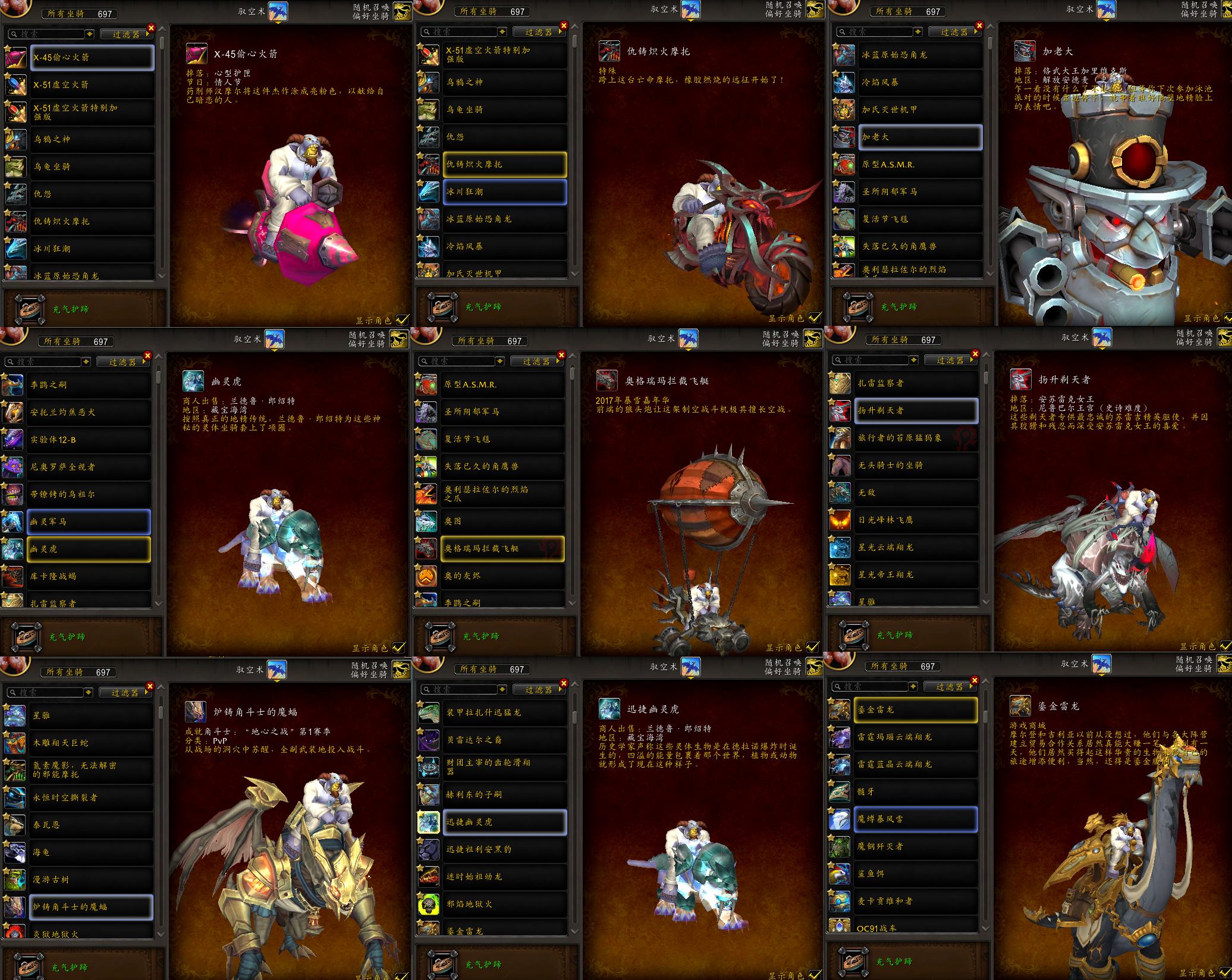Pick the 漫游古树 mount entry
The height and width of the screenshot is (980, 1232).
[x=92, y=880]
